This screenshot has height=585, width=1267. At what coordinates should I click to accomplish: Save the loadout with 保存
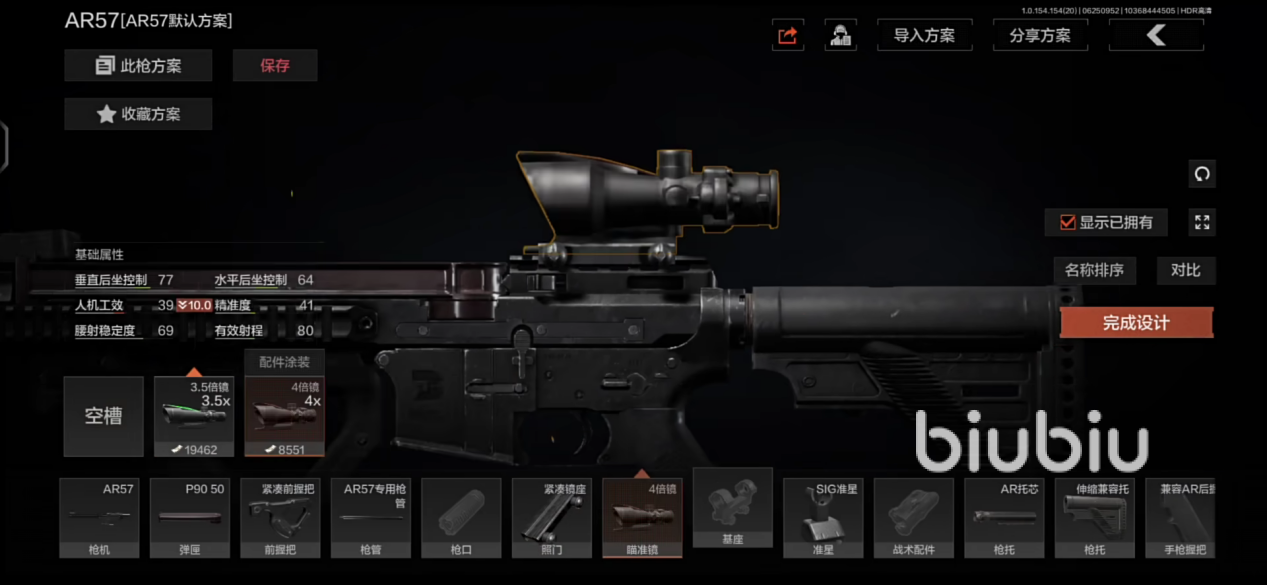pyautogui.click(x=275, y=66)
